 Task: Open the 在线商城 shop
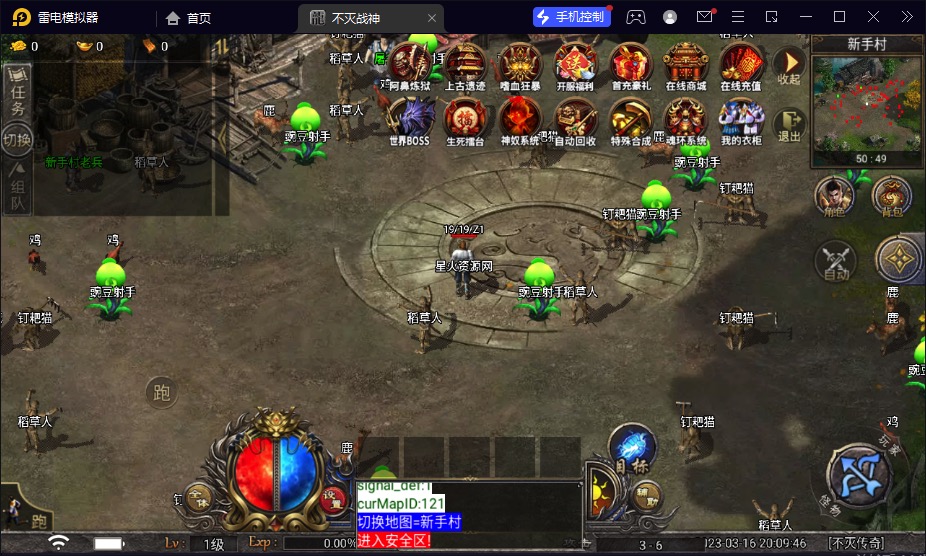click(686, 66)
